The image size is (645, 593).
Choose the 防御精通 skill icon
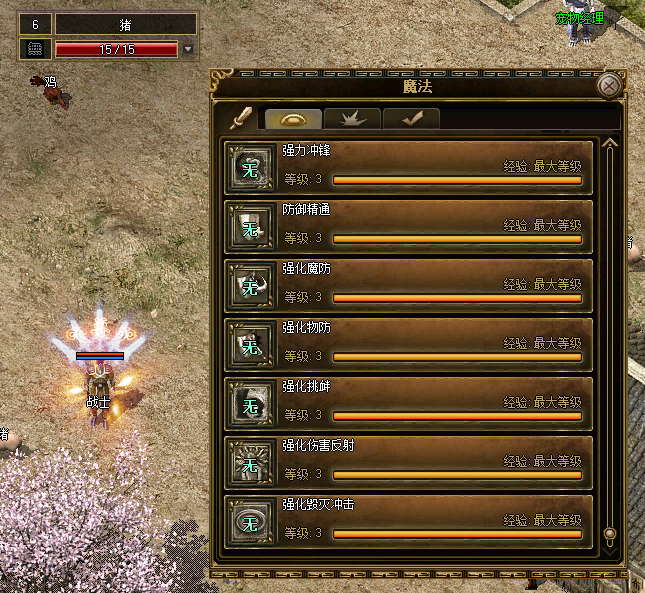pyautogui.click(x=249, y=228)
